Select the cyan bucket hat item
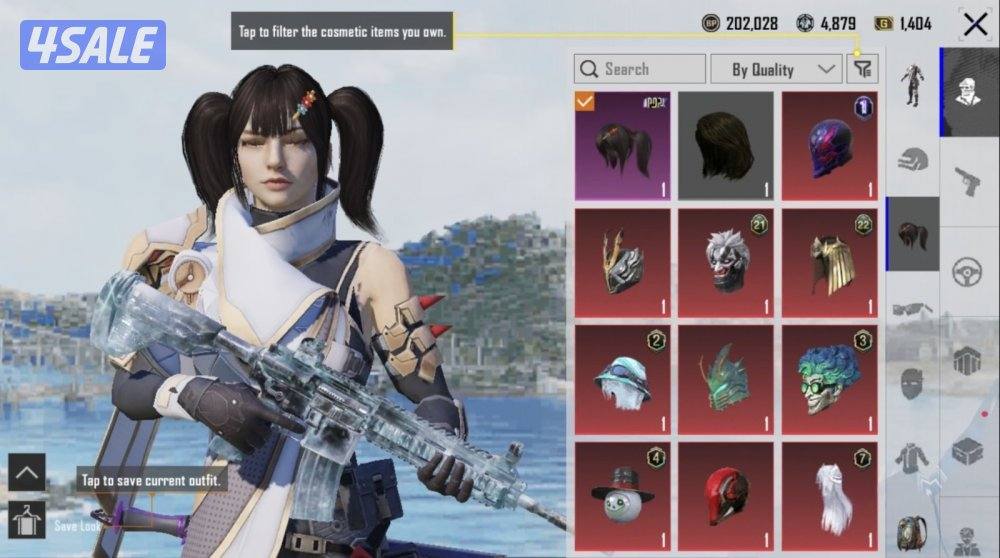Viewport: 1000px width, 558px height. [x=623, y=379]
